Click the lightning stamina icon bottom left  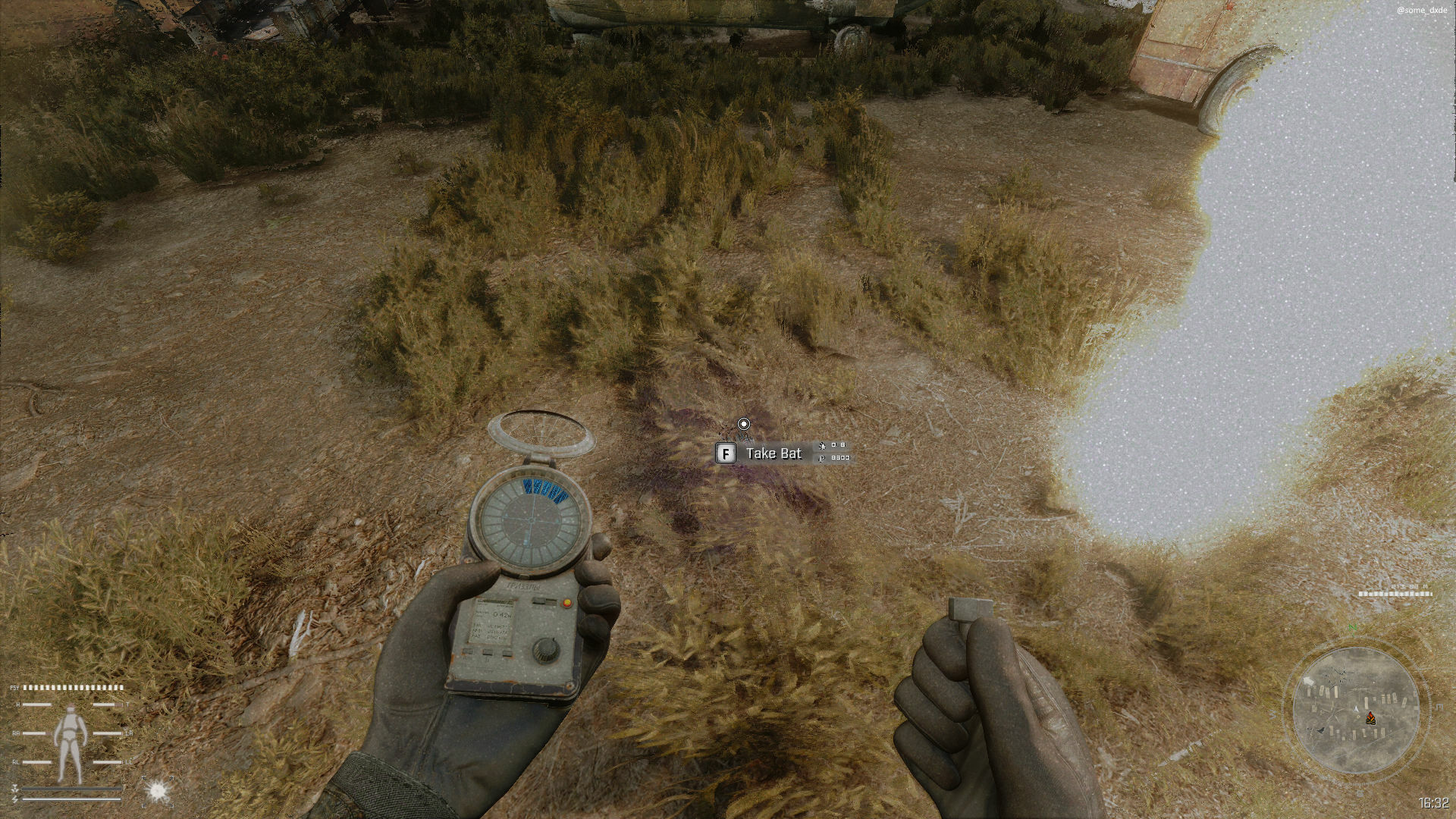(x=14, y=799)
